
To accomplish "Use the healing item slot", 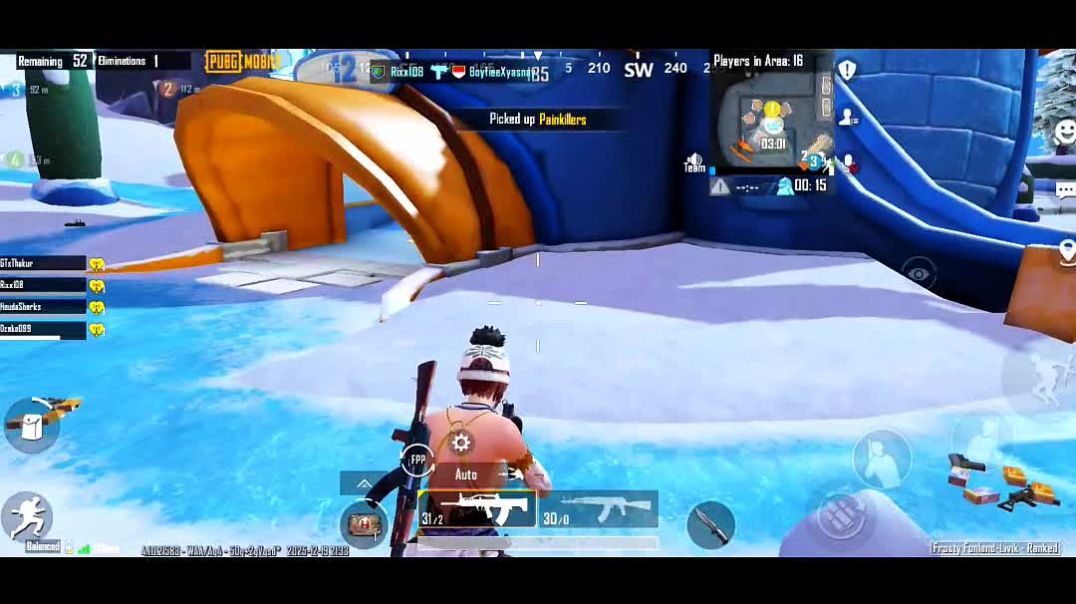I will tap(363, 523).
